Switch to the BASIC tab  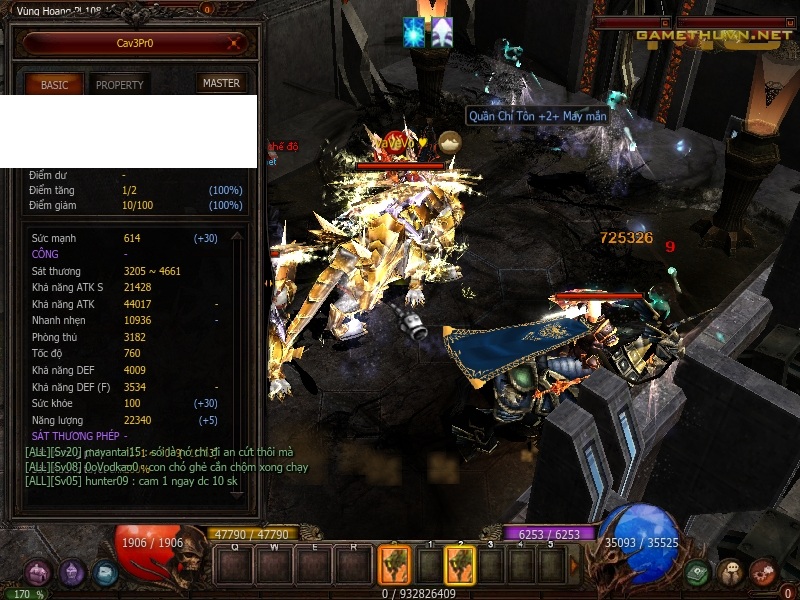coord(54,85)
